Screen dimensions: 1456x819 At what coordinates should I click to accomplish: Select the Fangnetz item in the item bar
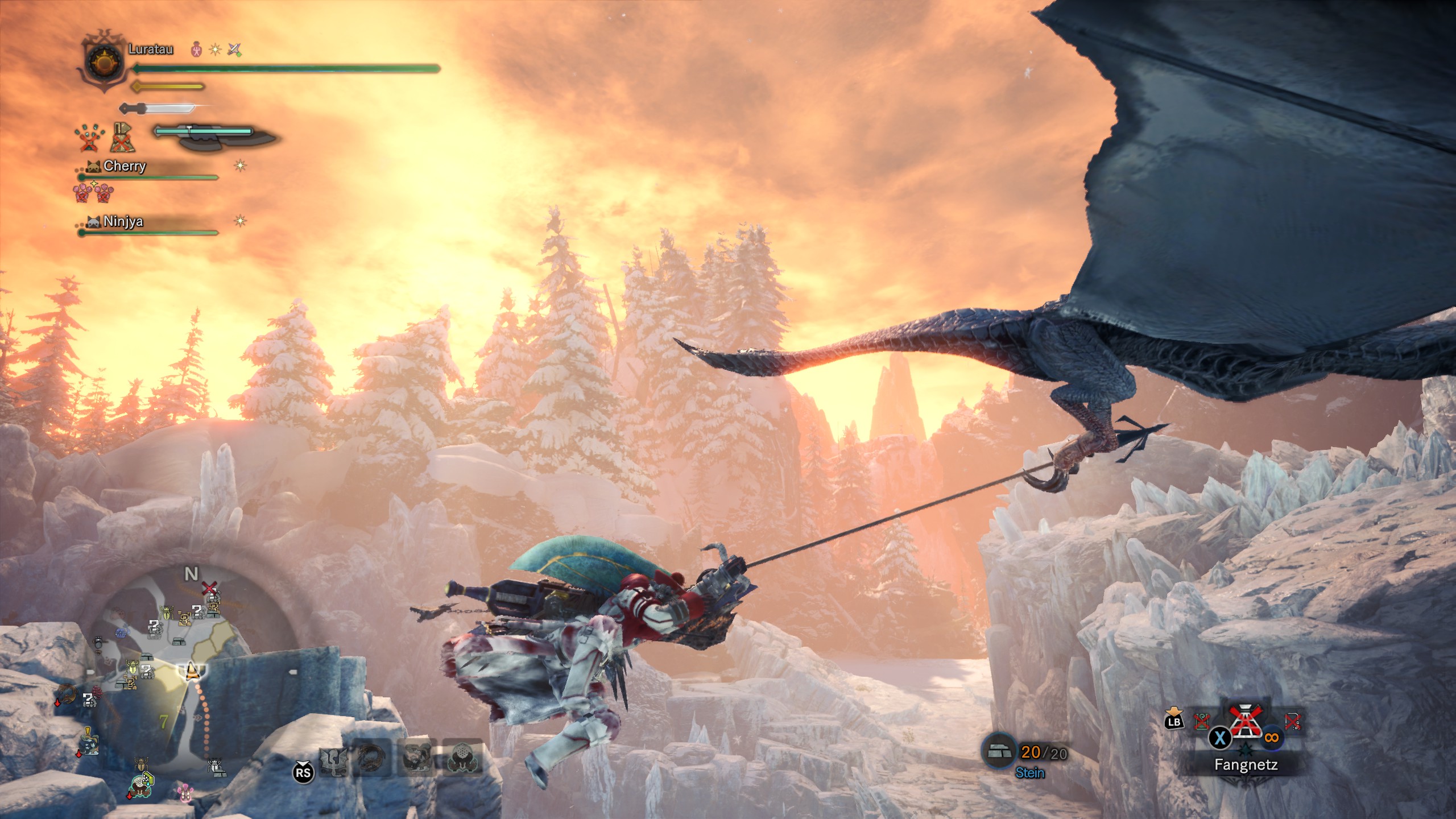point(1245,725)
